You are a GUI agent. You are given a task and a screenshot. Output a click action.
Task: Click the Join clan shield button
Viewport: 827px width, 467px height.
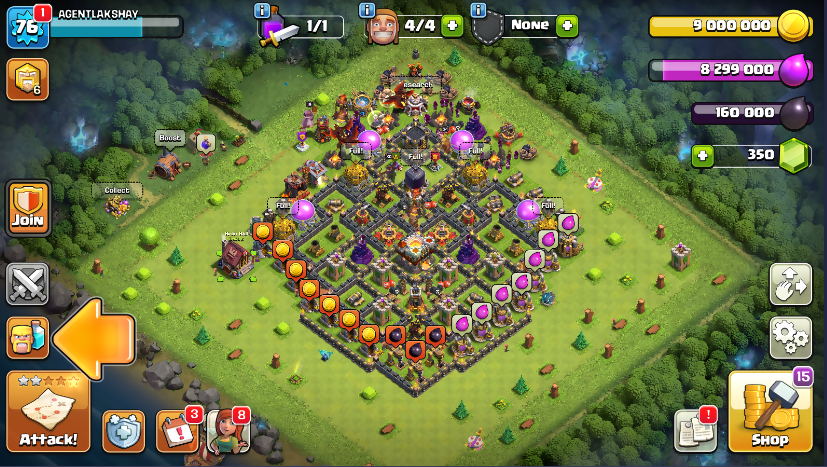pyautogui.click(x=28, y=209)
